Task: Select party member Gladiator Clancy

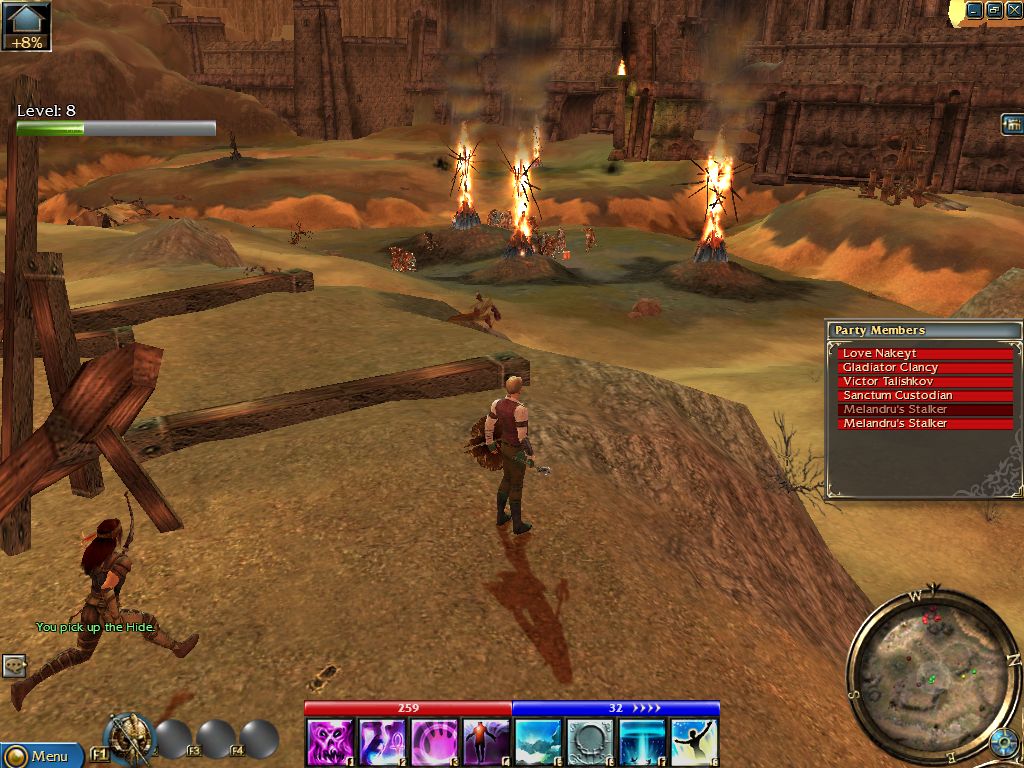Action: [x=926, y=367]
